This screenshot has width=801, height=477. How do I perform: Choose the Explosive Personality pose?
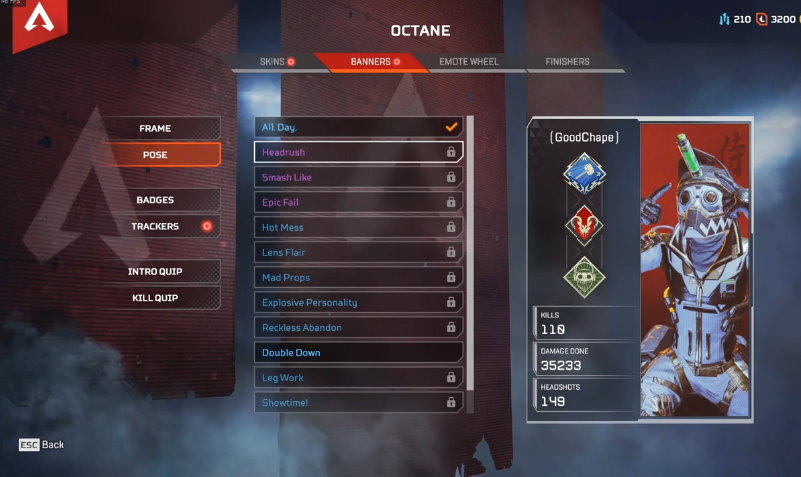tap(358, 302)
